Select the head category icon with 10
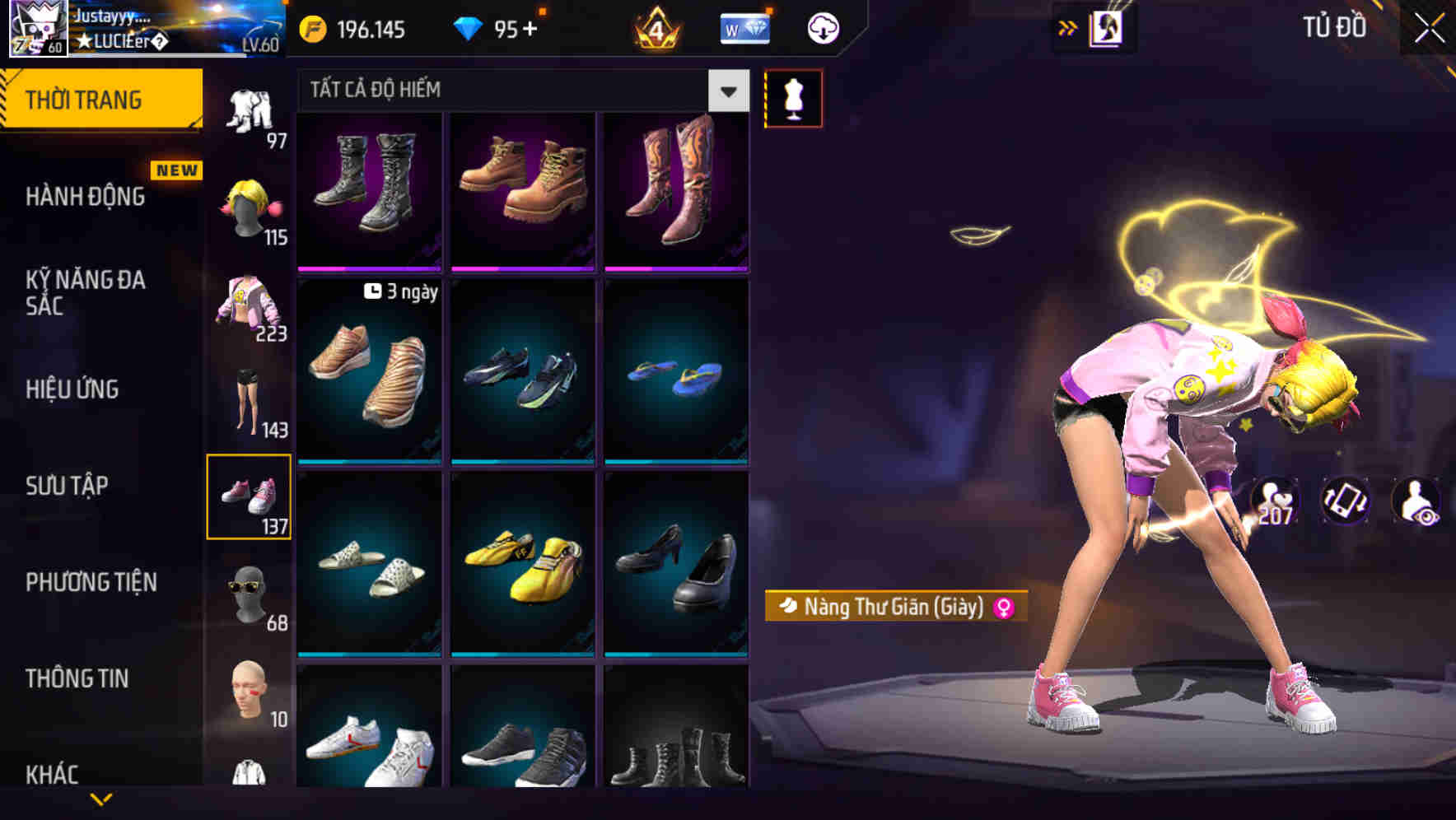The height and width of the screenshot is (820, 1456). (250, 692)
